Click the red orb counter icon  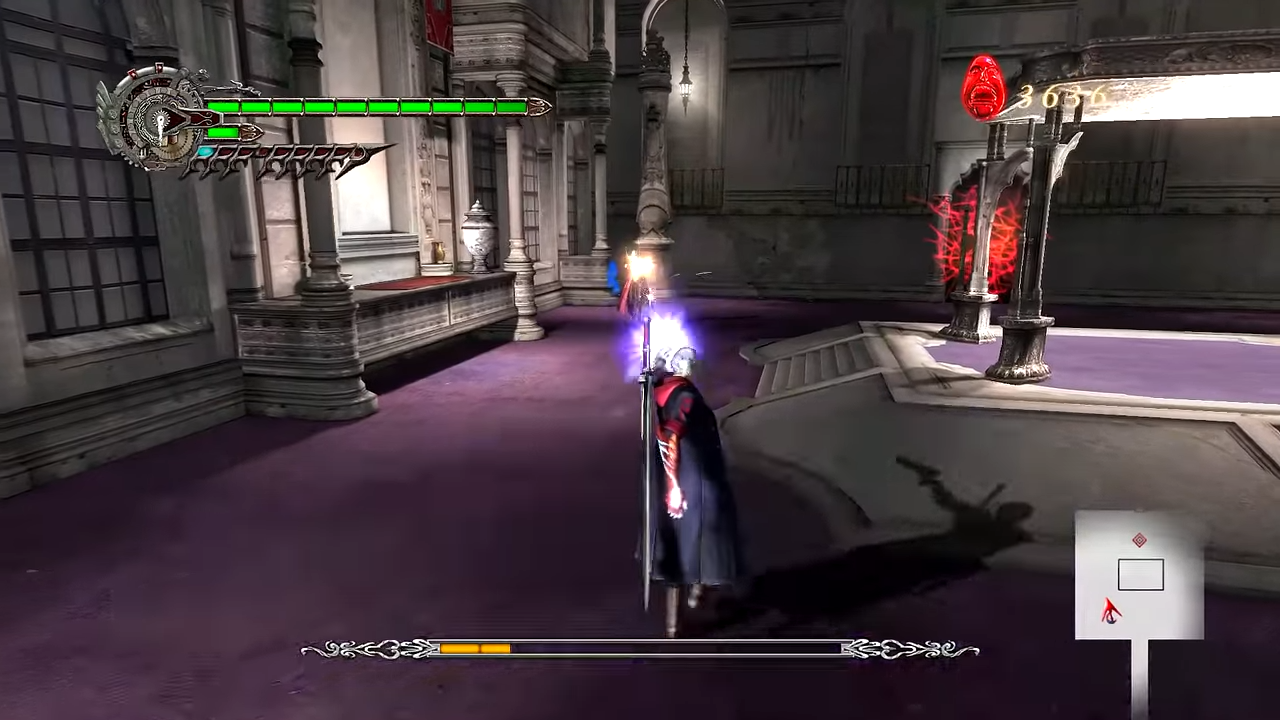point(985,88)
